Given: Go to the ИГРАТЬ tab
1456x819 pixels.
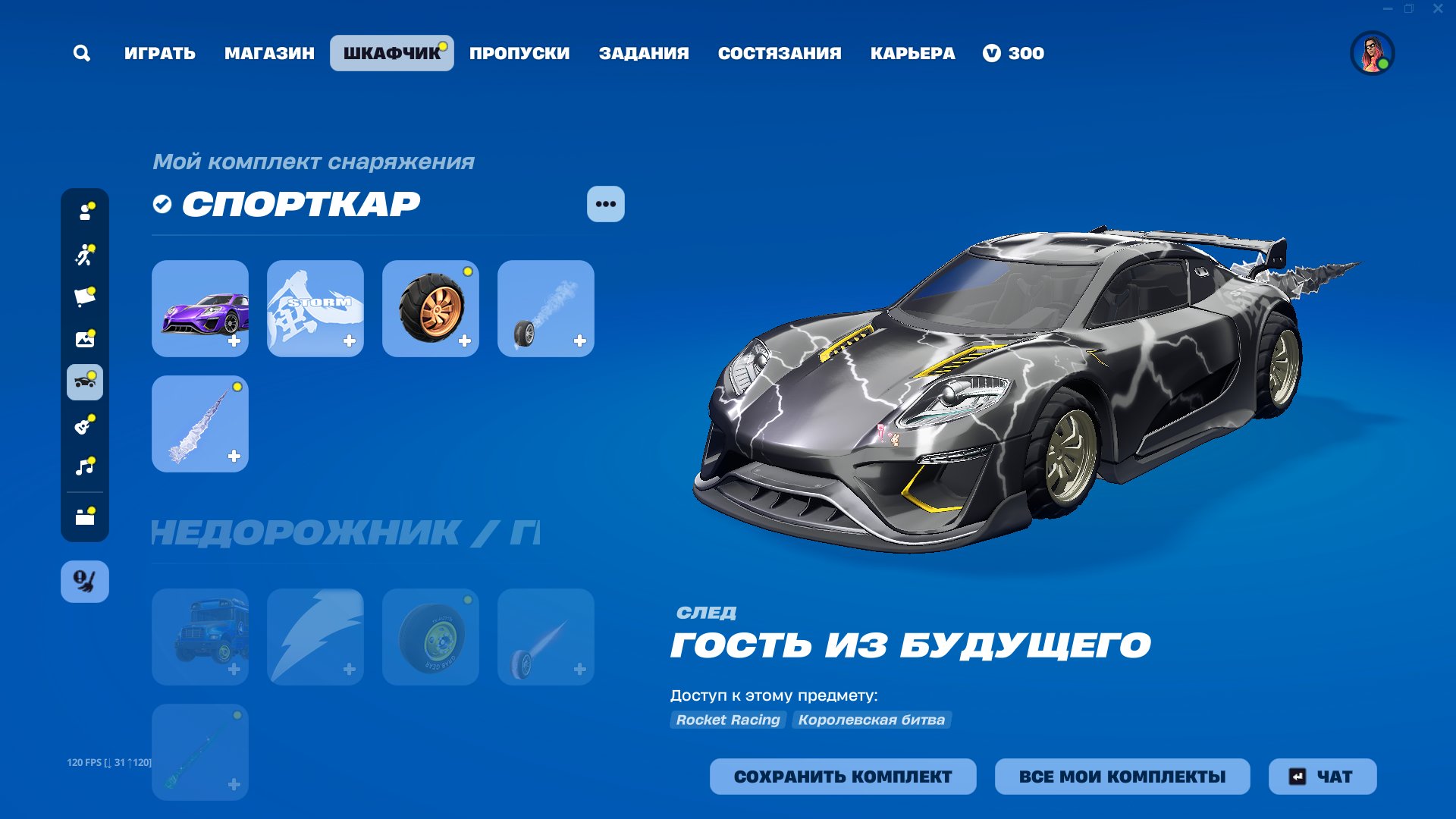Looking at the screenshot, I should tap(160, 53).
